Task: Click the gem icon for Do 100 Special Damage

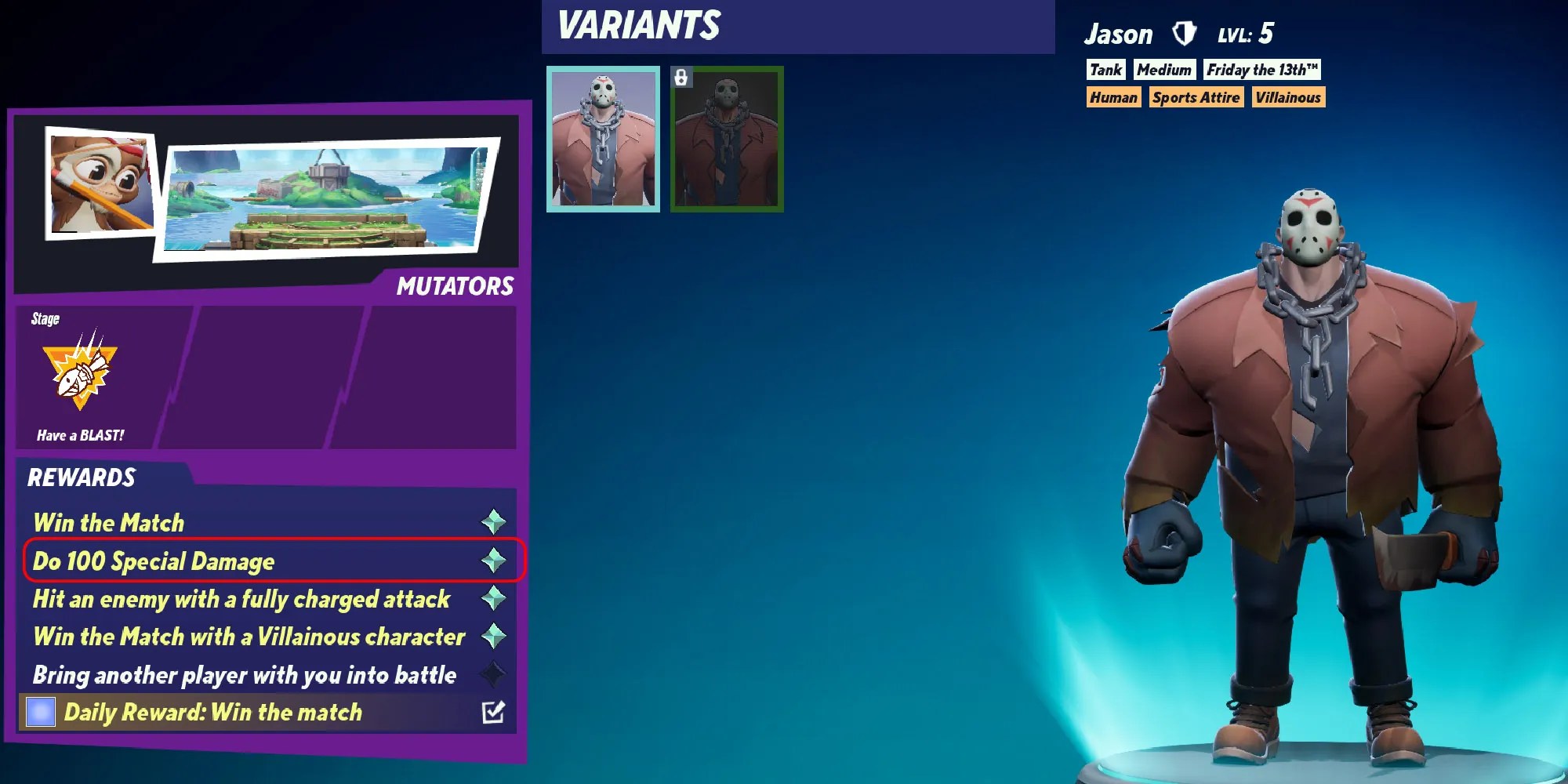Action: point(494,561)
